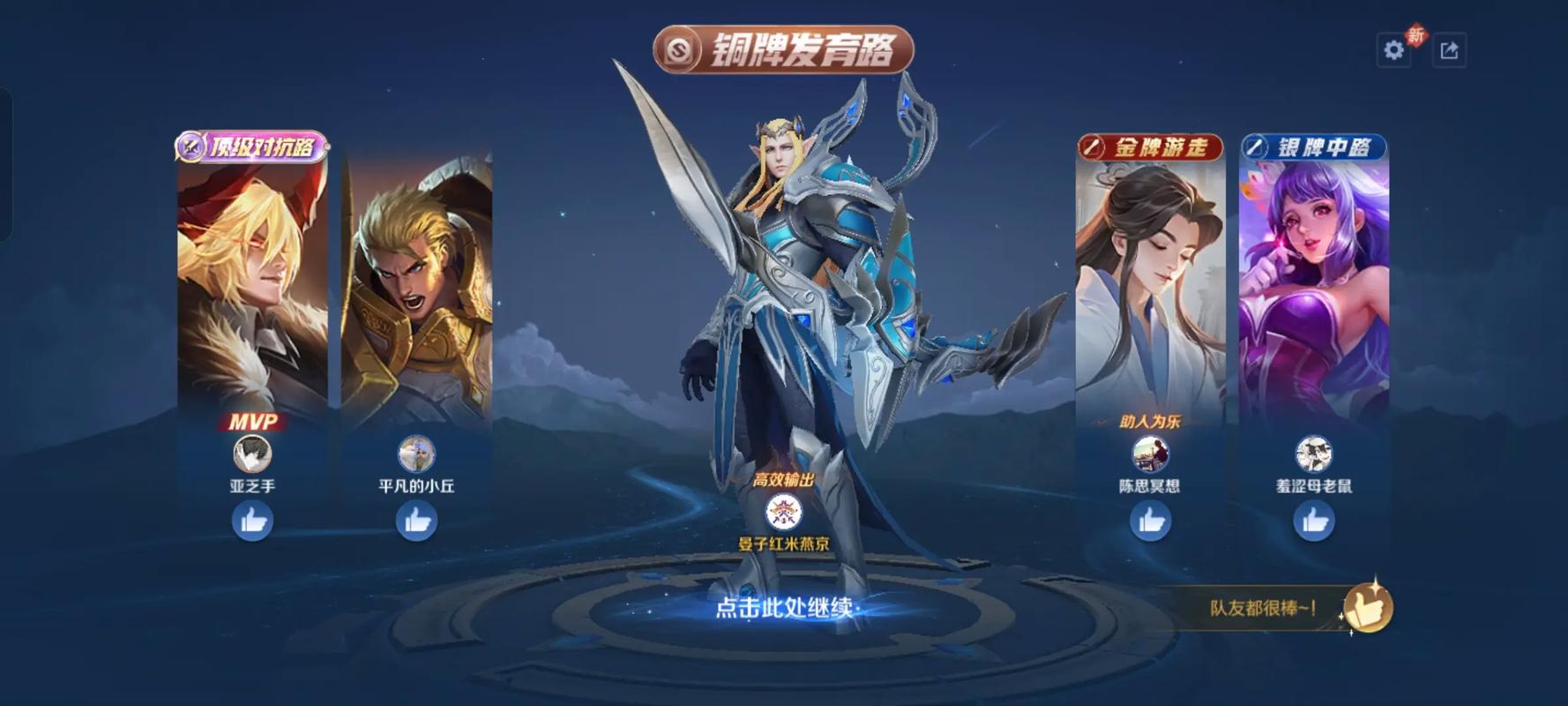Image resolution: width=1568 pixels, height=706 pixels.
Task: Tap 平凡的小丘's circular avatar
Action: point(418,453)
